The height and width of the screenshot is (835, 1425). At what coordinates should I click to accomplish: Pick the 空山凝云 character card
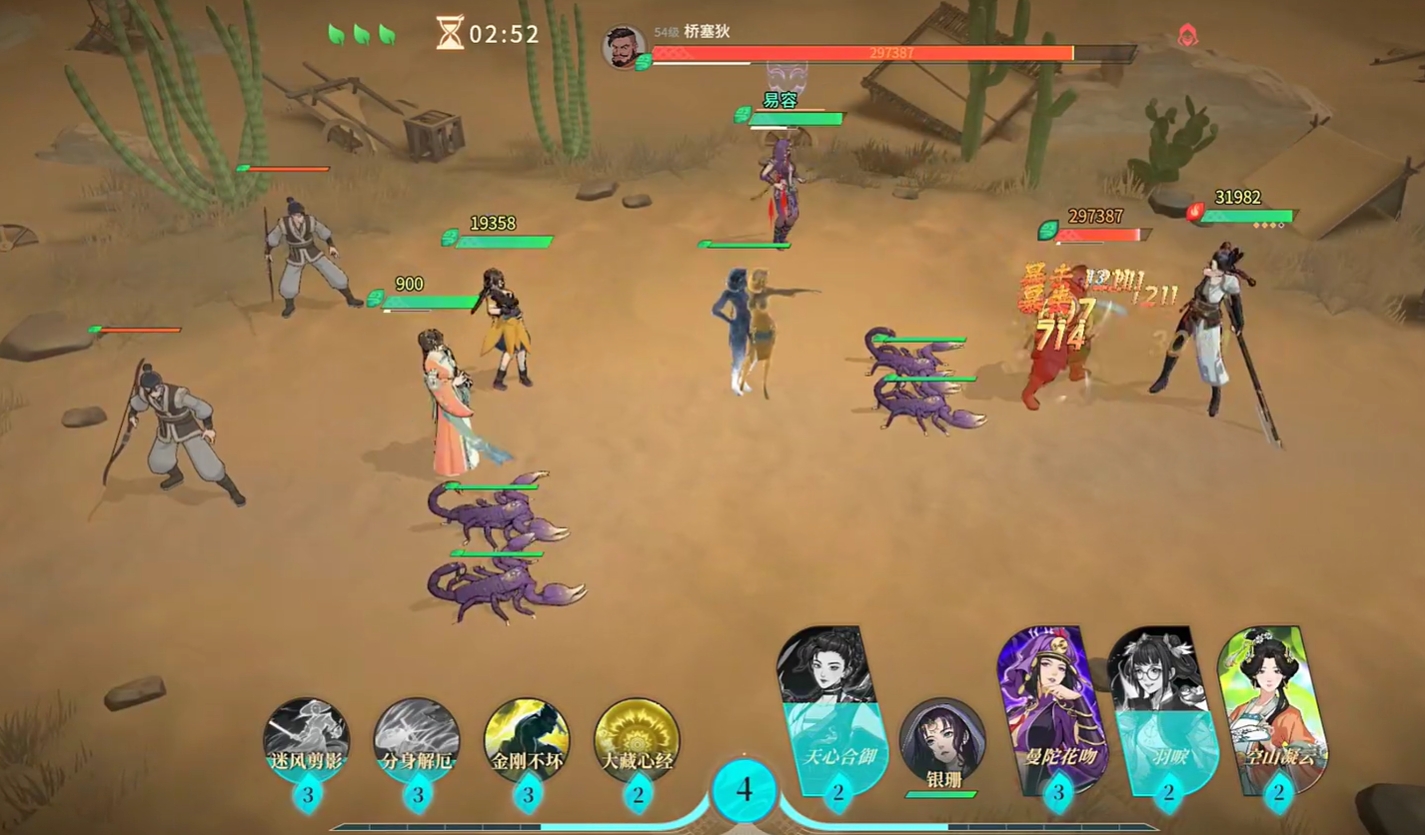1268,708
